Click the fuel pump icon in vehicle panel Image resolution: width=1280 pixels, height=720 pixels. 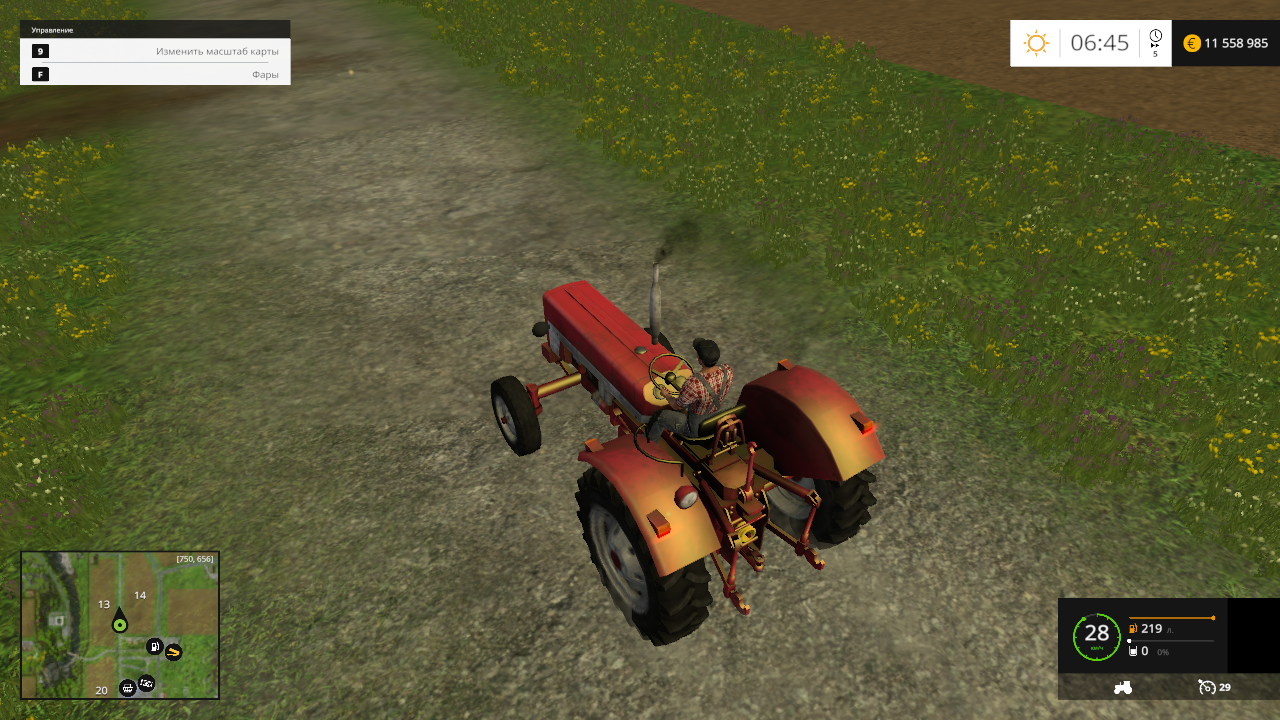click(x=1133, y=627)
